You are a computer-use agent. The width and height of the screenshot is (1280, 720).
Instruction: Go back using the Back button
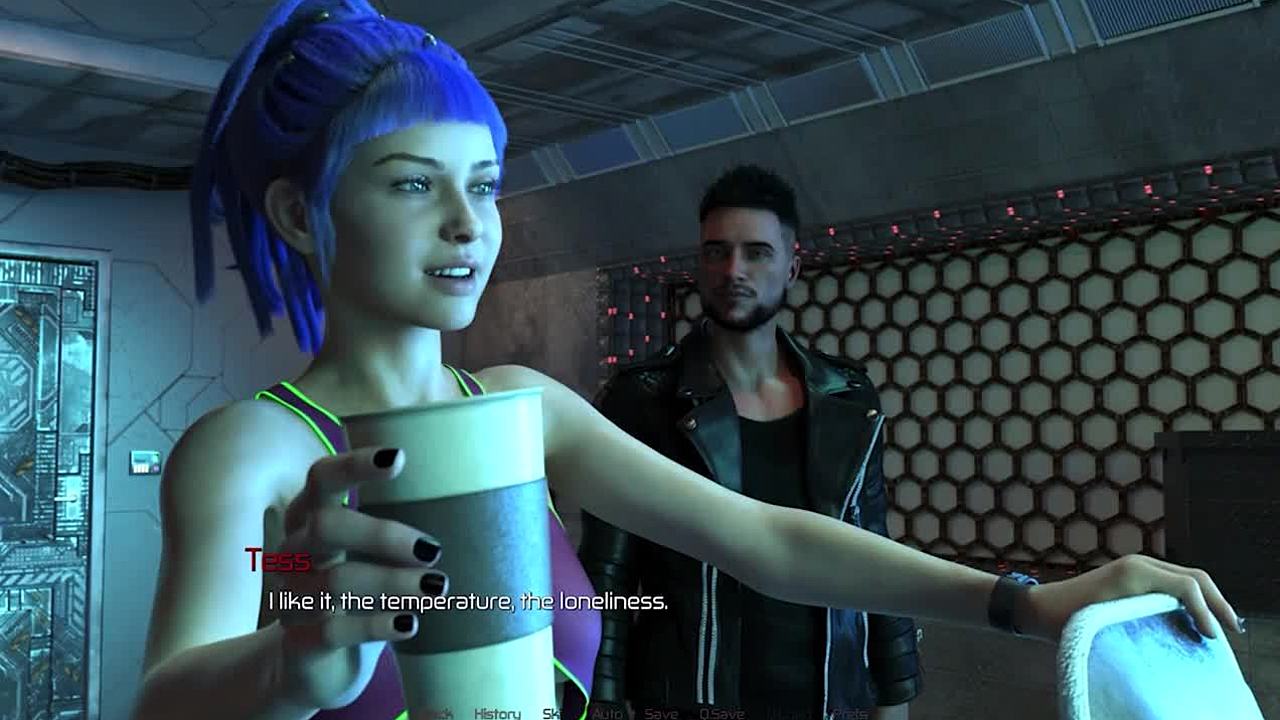[x=438, y=713]
